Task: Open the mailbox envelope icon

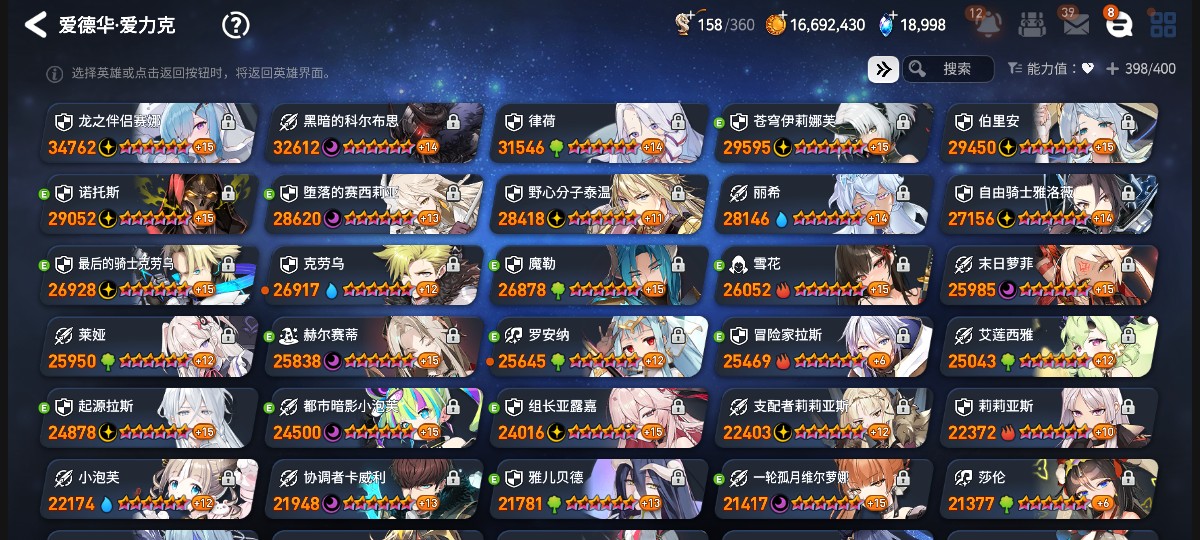Action: (1076, 25)
